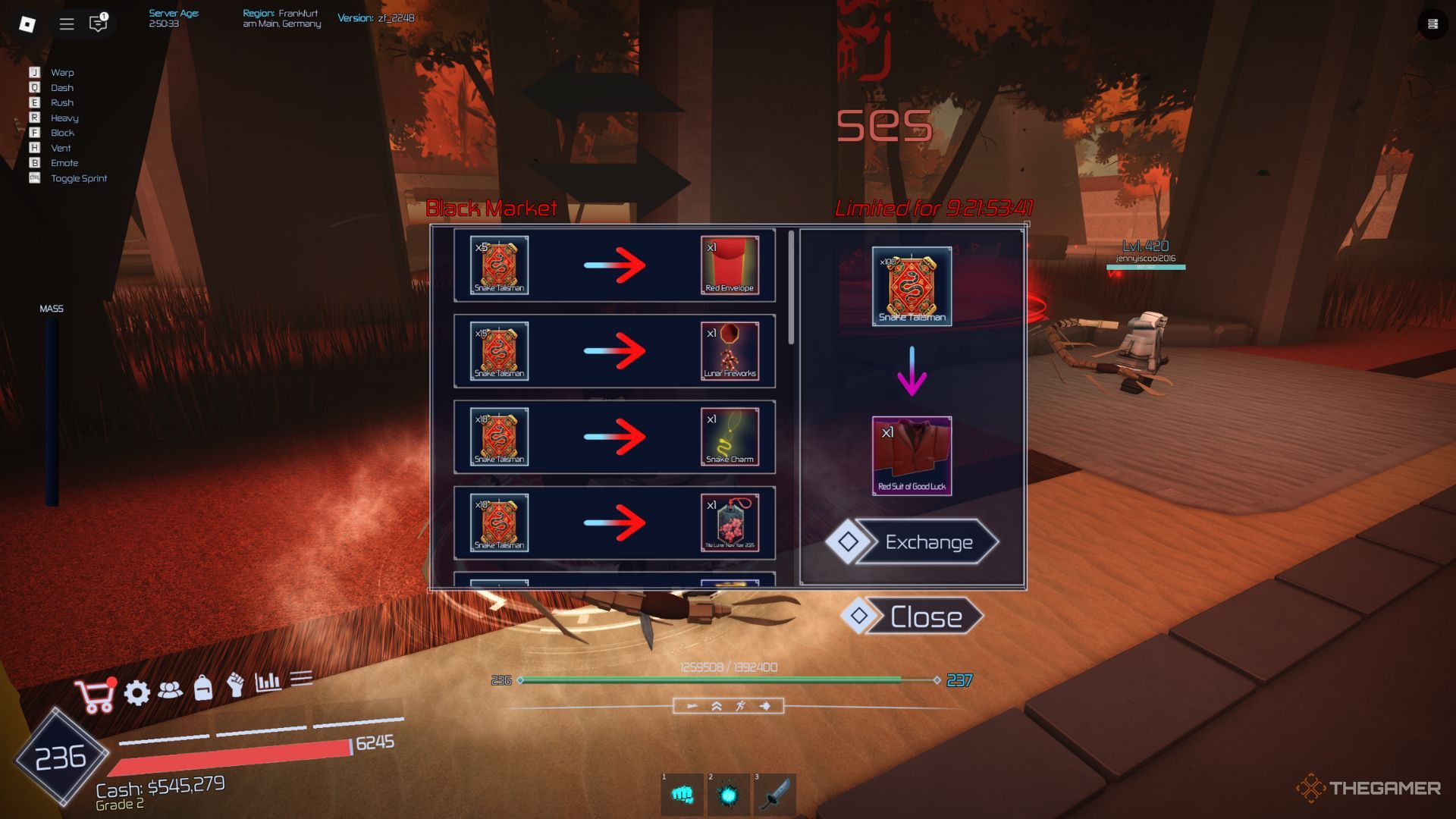
Task: Click the top-right leaderboard toggle icon
Action: pyautogui.click(x=1432, y=24)
